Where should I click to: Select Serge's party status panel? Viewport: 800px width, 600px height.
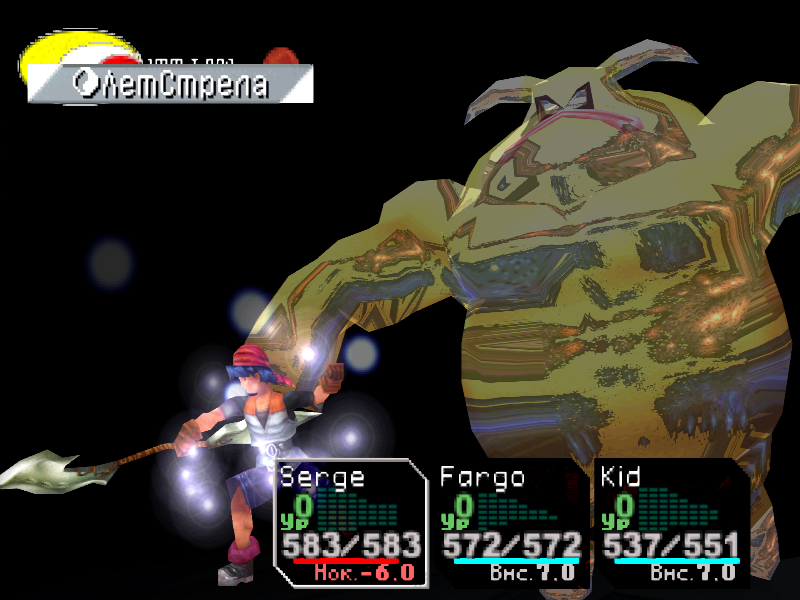point(349,523)
